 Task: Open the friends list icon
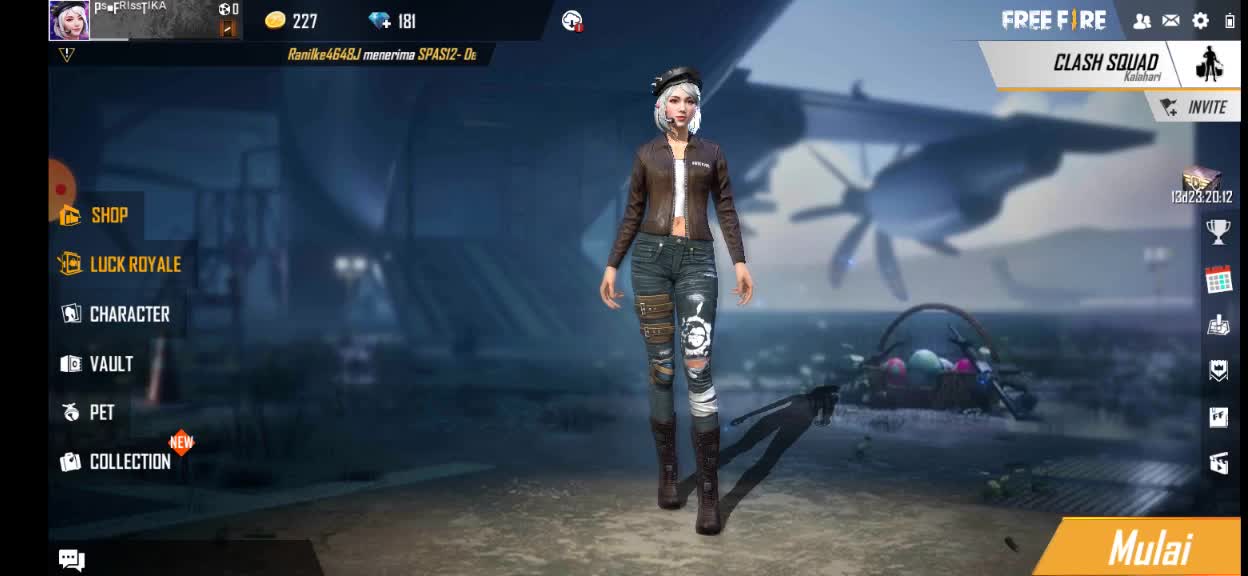(1142, 20)
